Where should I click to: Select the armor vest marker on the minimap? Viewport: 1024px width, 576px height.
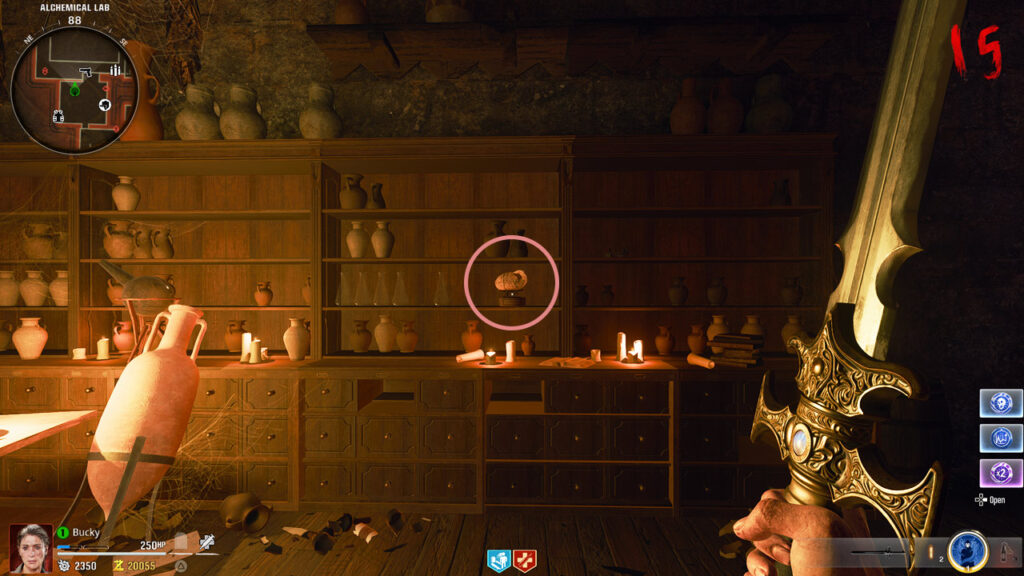click(58, 116)
